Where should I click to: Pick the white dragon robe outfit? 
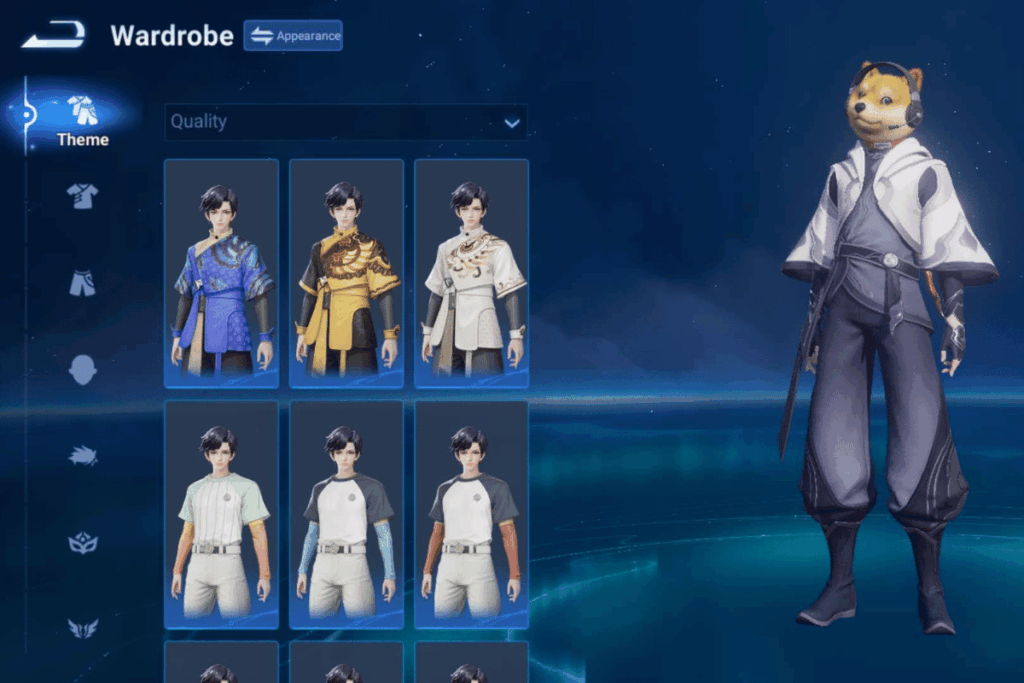(471, 273)
